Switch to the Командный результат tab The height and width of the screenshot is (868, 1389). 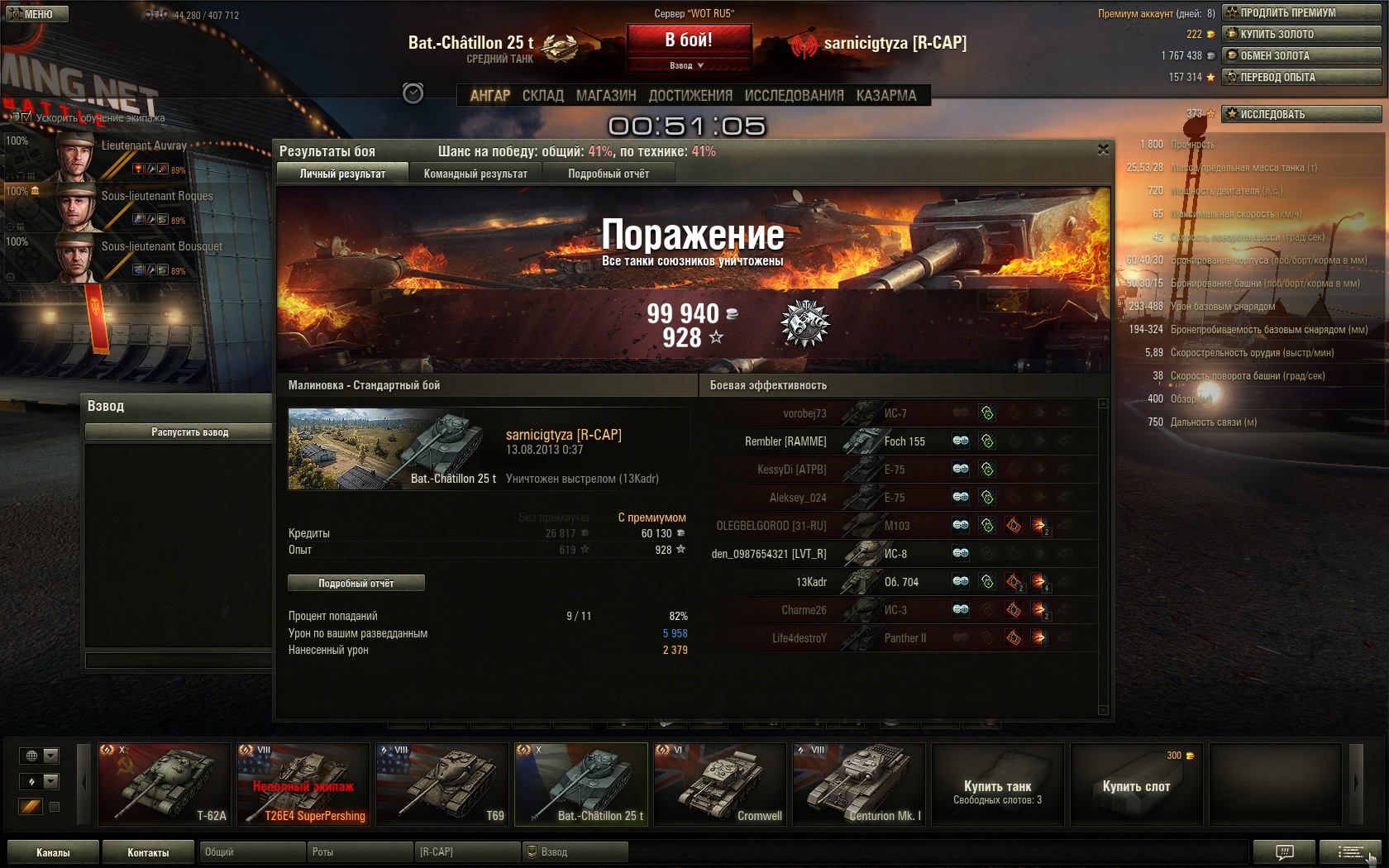[475, 174]
